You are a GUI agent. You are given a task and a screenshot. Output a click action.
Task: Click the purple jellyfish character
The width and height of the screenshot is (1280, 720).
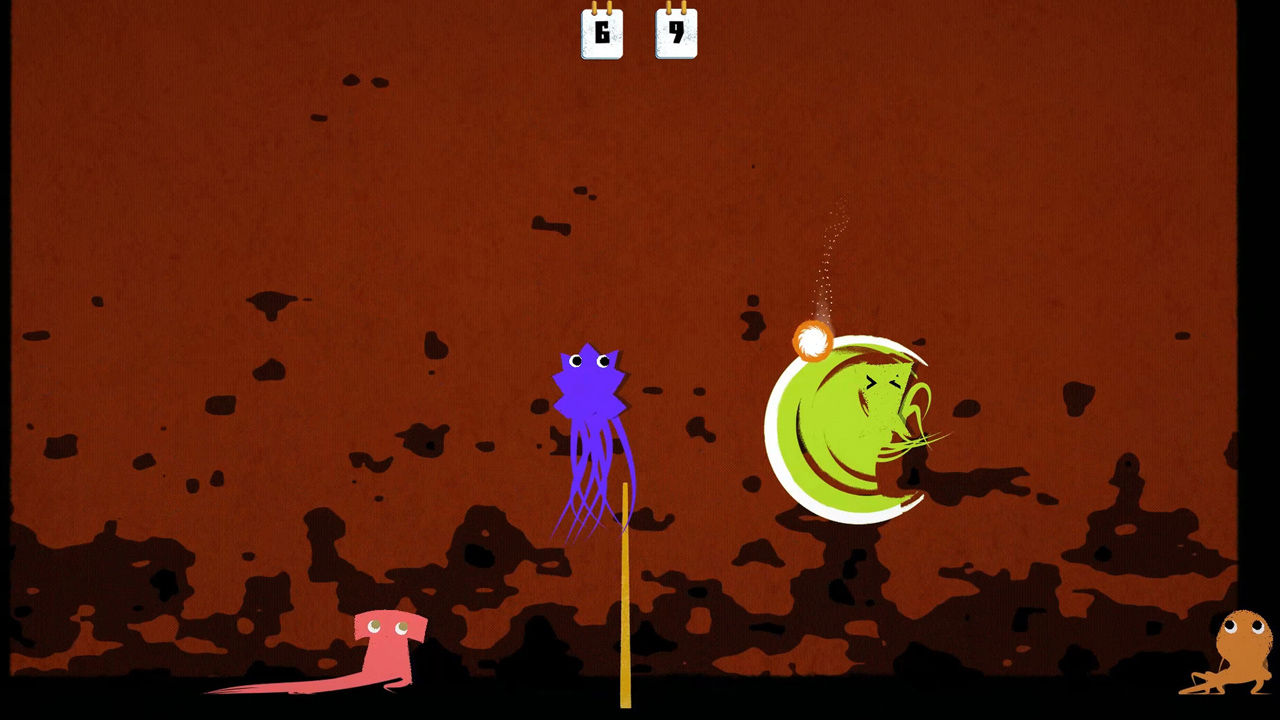(592, 420)
